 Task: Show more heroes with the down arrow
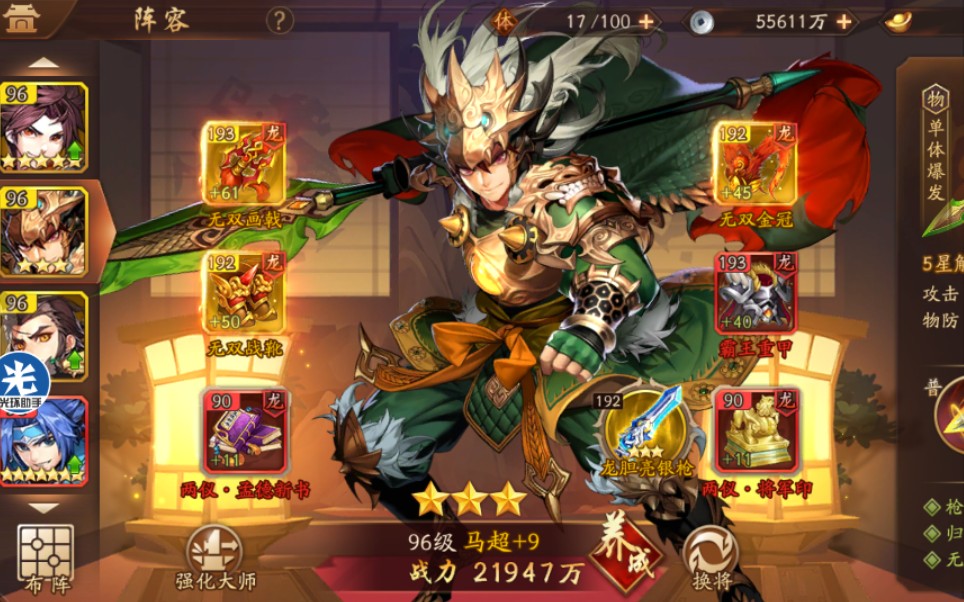pos(43,507)
